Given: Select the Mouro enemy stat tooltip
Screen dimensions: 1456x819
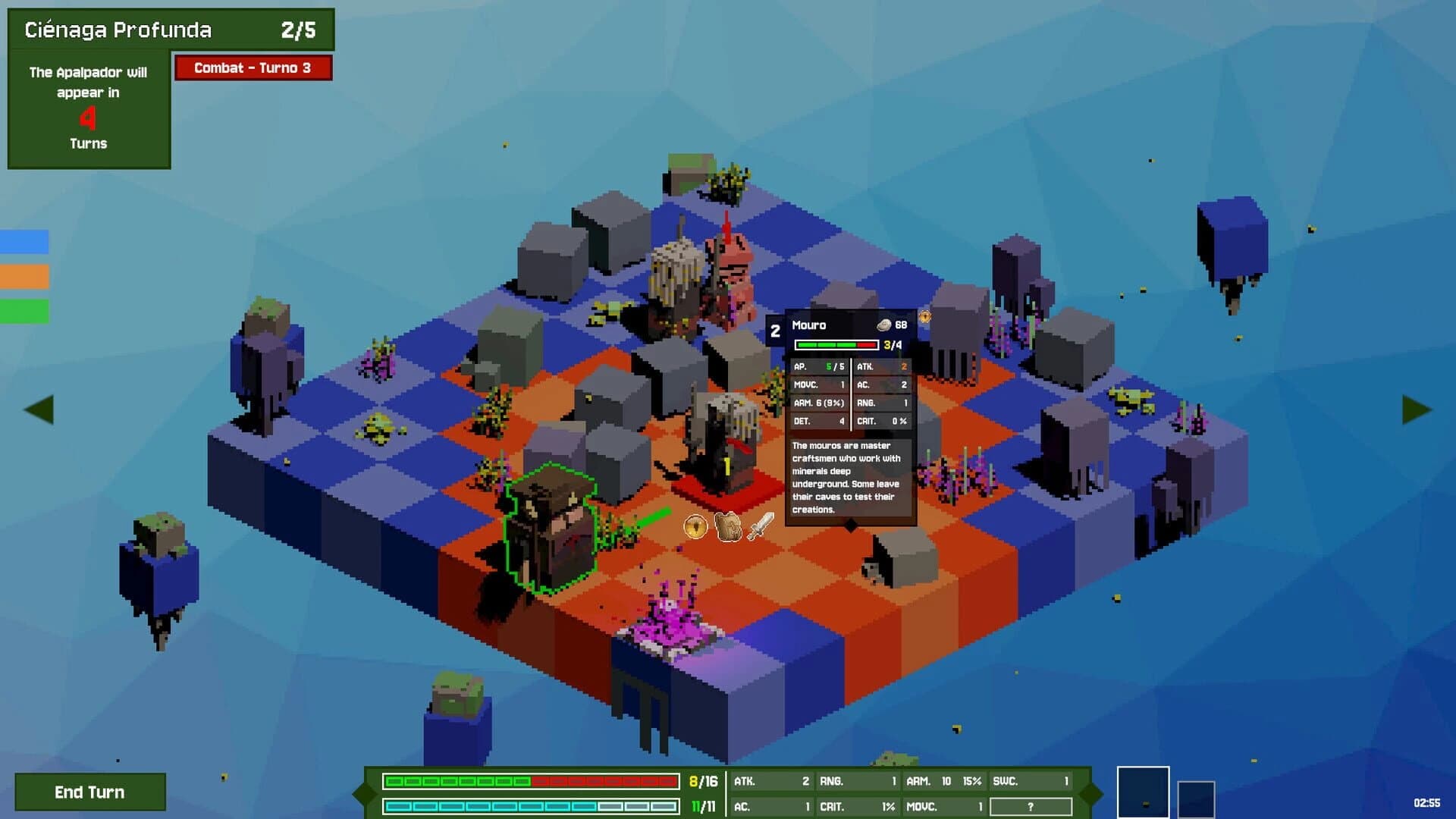Looking at the screenshot, I should 849,417.
